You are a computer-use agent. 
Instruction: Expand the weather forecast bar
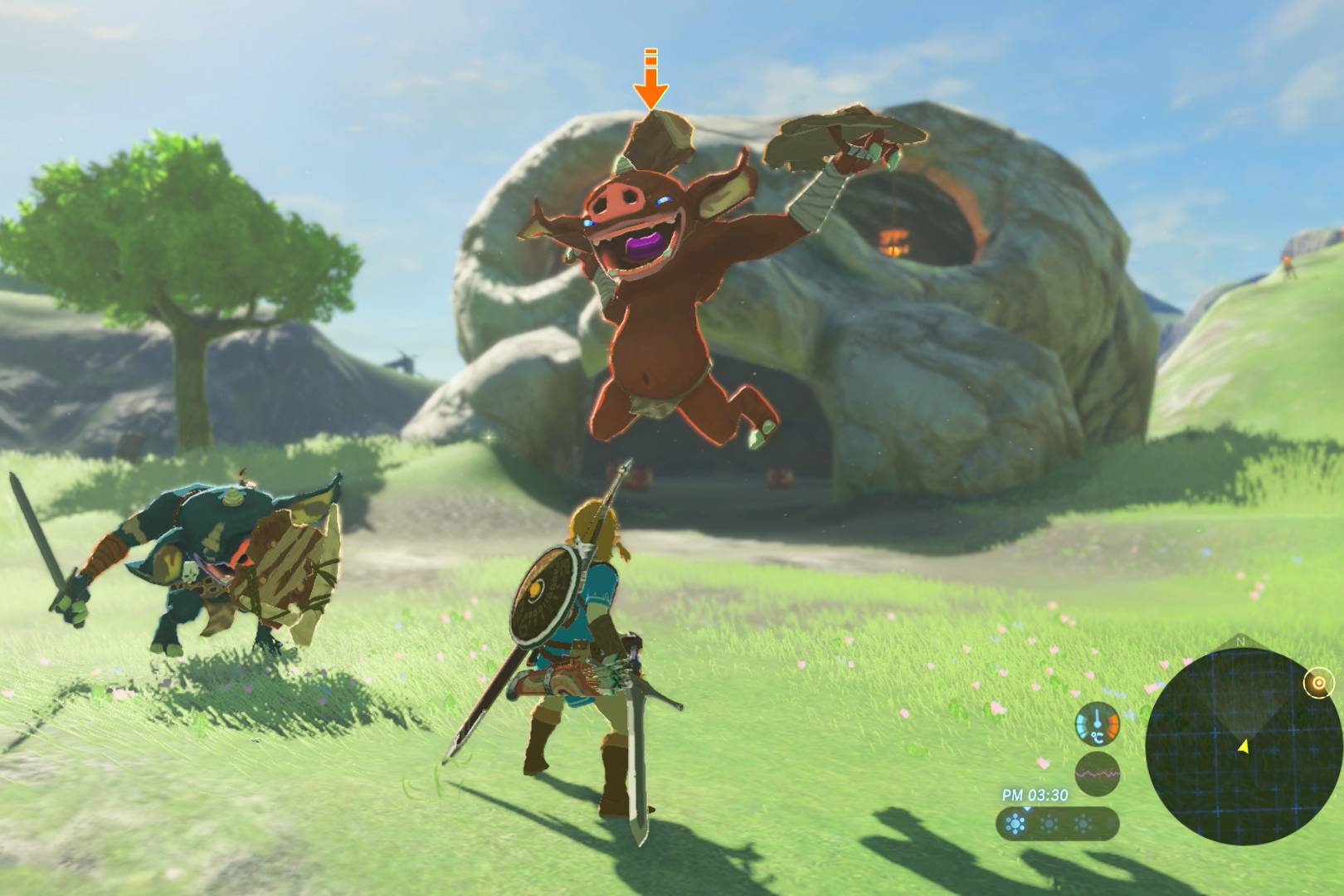[x=1058, y=822]
